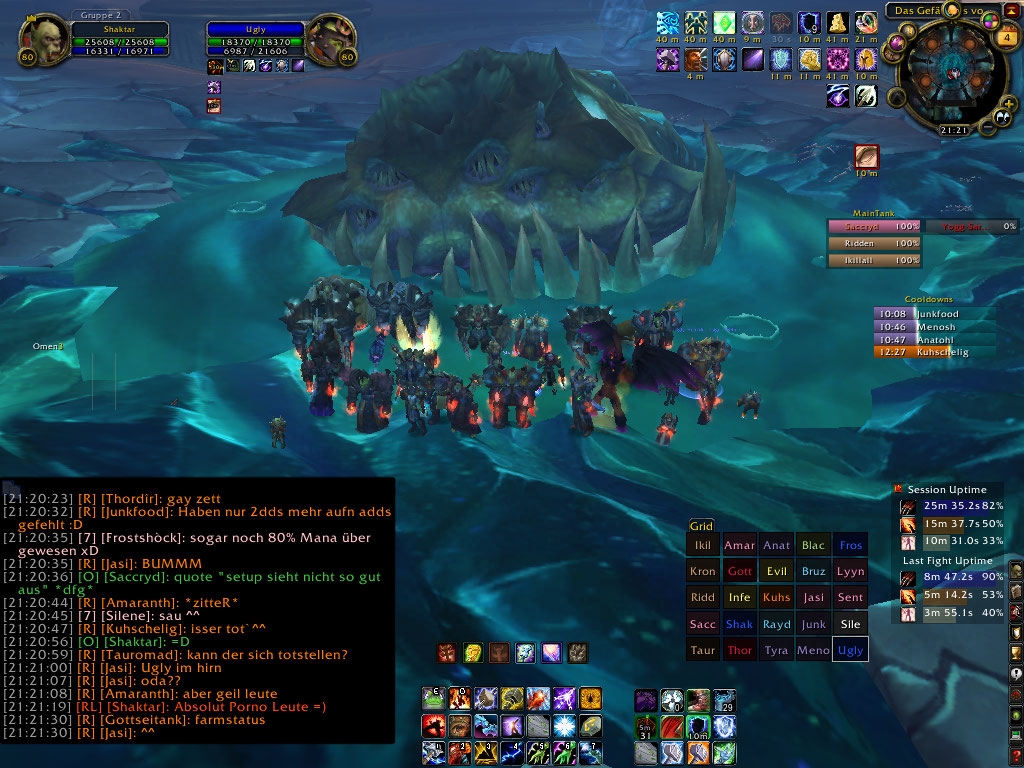The width and height of the screenshot is (1024, 768).
Task: Choose Gott in the Grid raid frames
Action: (x=740, y=572)
